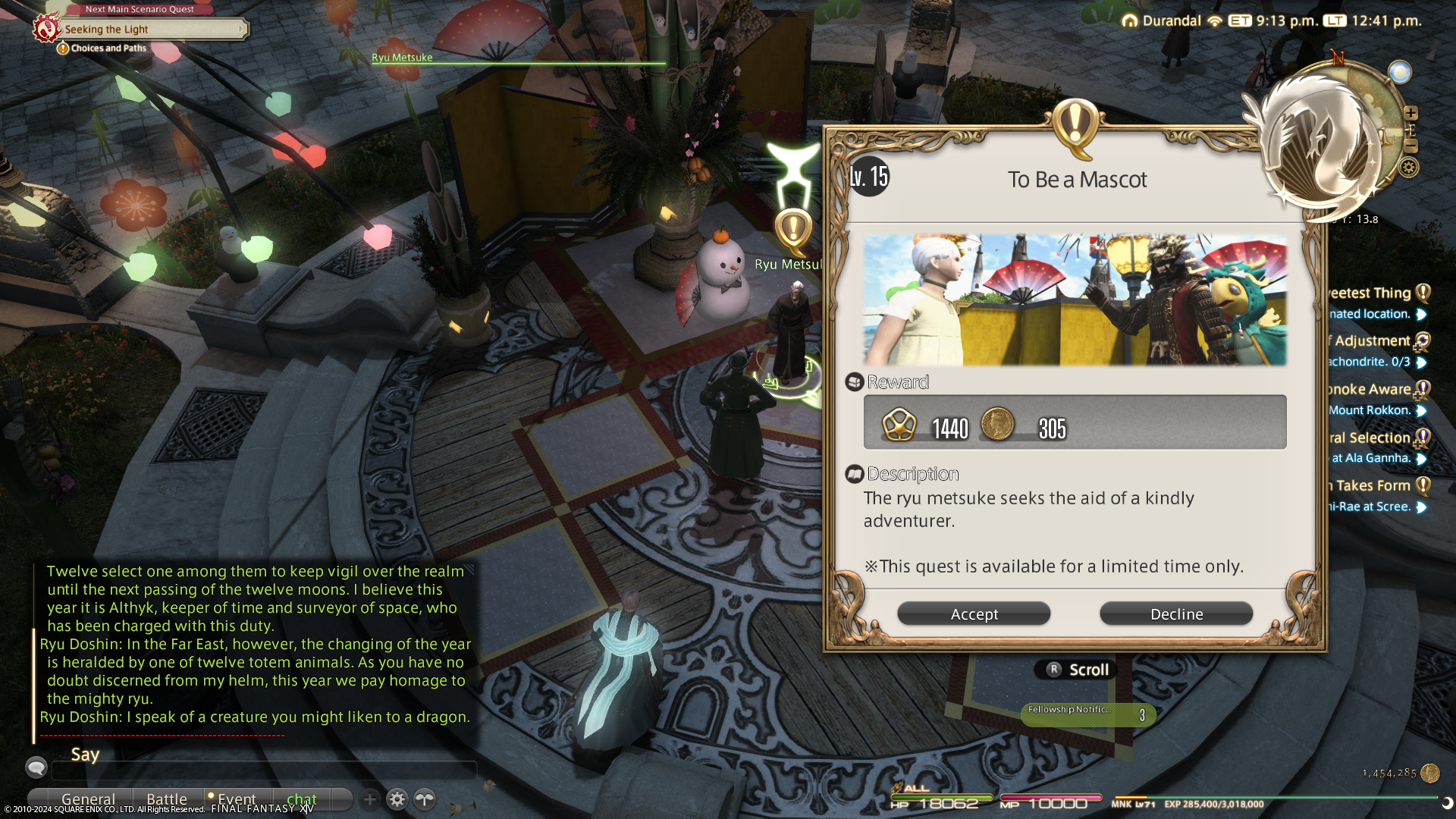Image resolution: width=1456 pixels, height=819 pixels.
Task: Zoom out on the minimap
Action: [1410, 146]
